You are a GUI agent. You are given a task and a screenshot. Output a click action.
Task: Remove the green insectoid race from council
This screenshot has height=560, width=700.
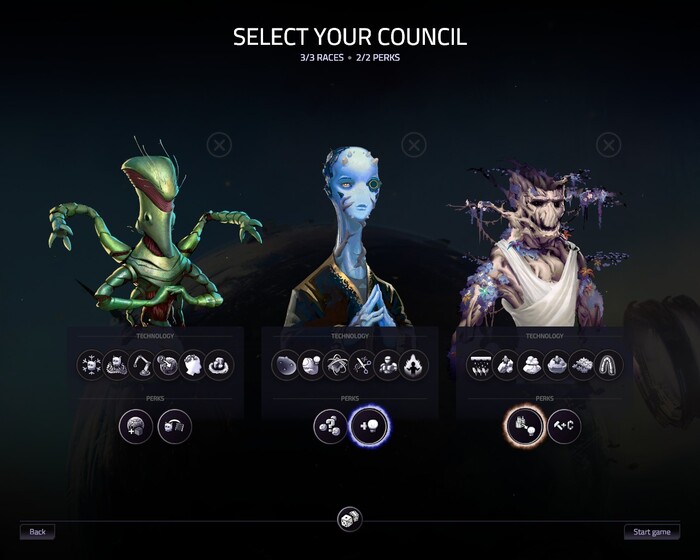(218, 146)
